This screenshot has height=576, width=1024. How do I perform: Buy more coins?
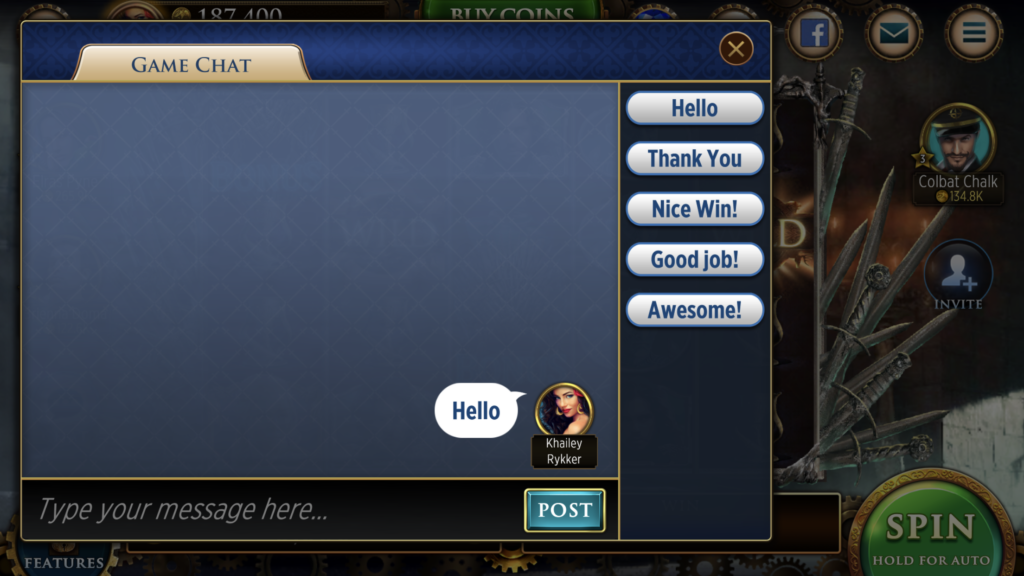pyautogui.click(x=511, y=12)
